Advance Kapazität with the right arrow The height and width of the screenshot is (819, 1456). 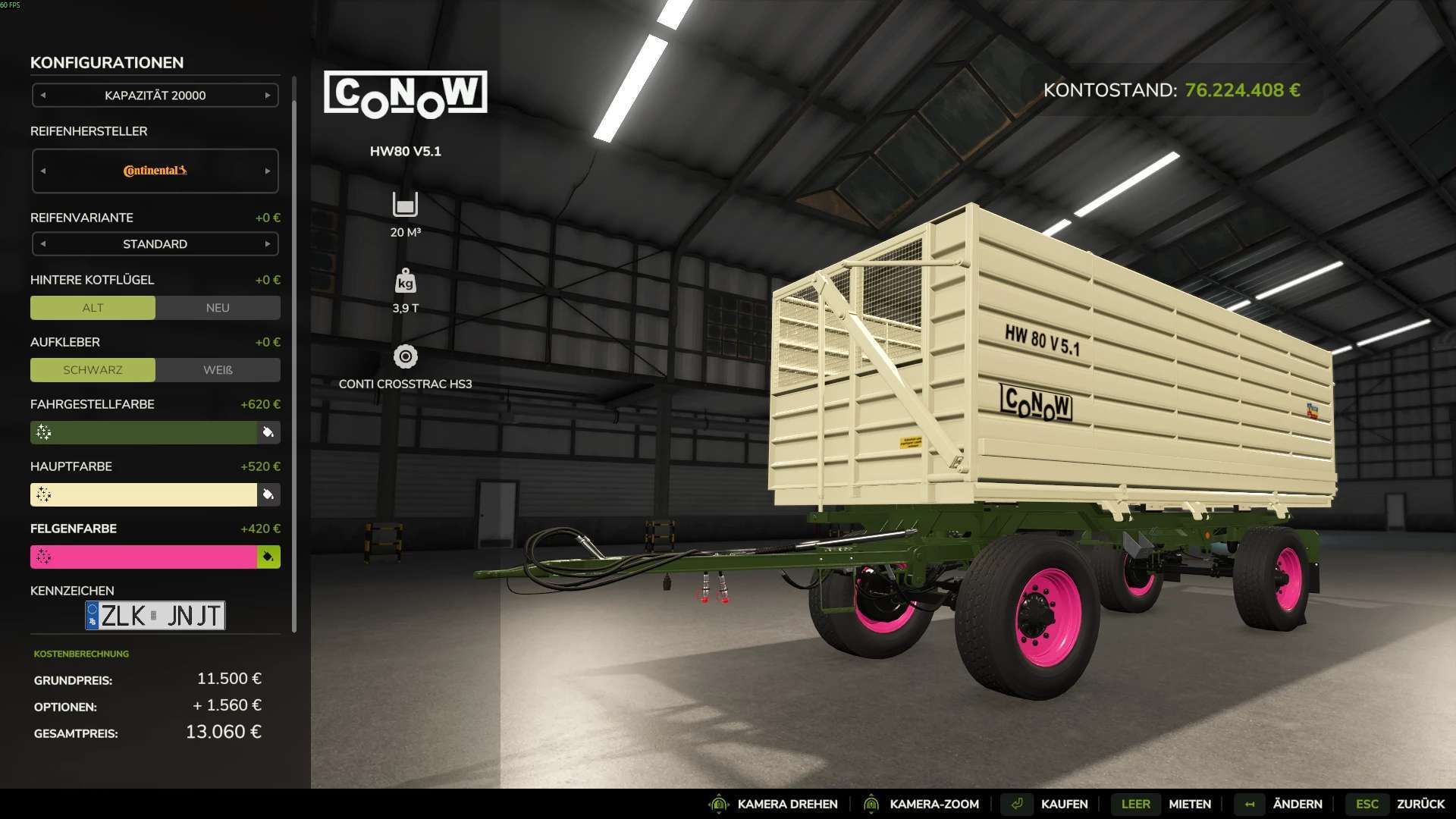coord(267,96)
